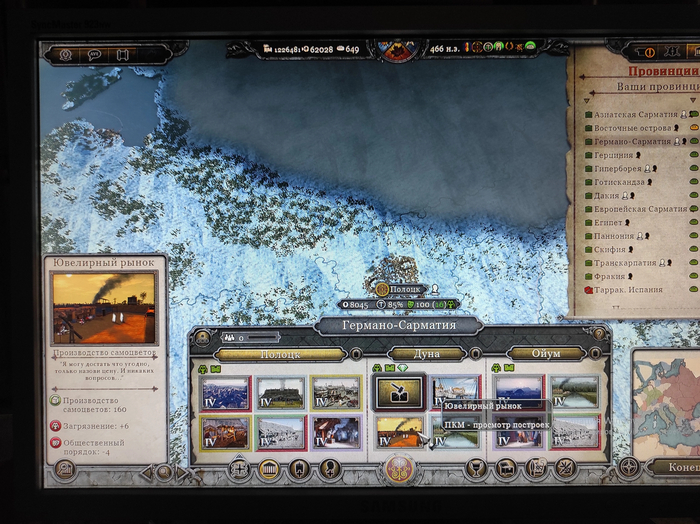Open the speech bubble chat button
Image resolution: width=700 pixels, height=524 pixels.
coord(94,54)
